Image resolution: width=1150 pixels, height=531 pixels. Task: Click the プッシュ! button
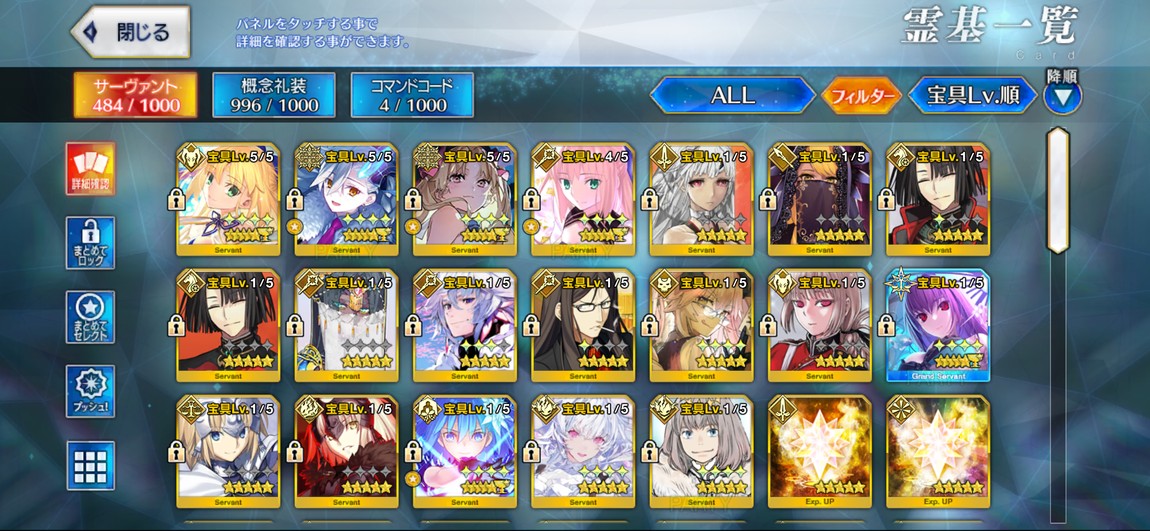[90, 391]
